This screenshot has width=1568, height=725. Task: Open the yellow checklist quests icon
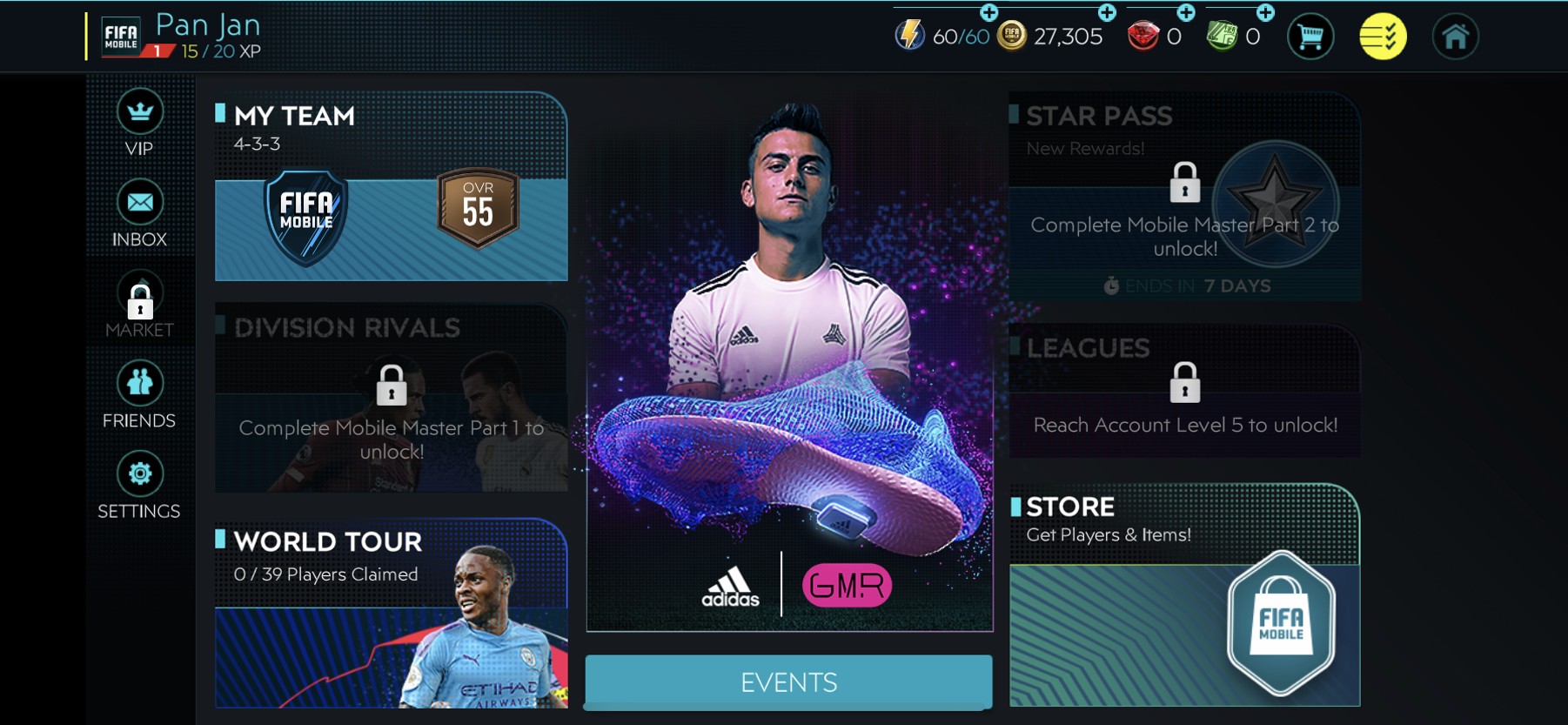[x=1383, y=37]
